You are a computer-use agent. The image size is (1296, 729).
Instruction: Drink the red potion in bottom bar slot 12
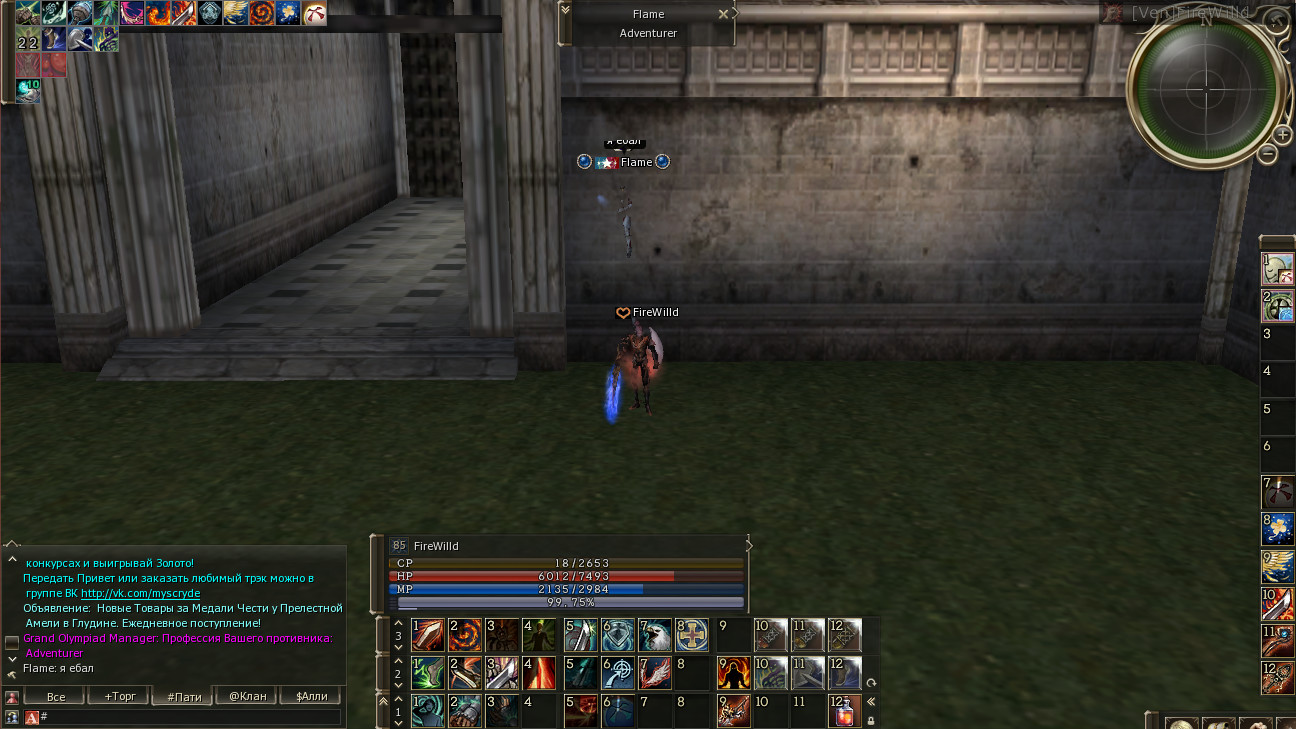click(845, 710)
